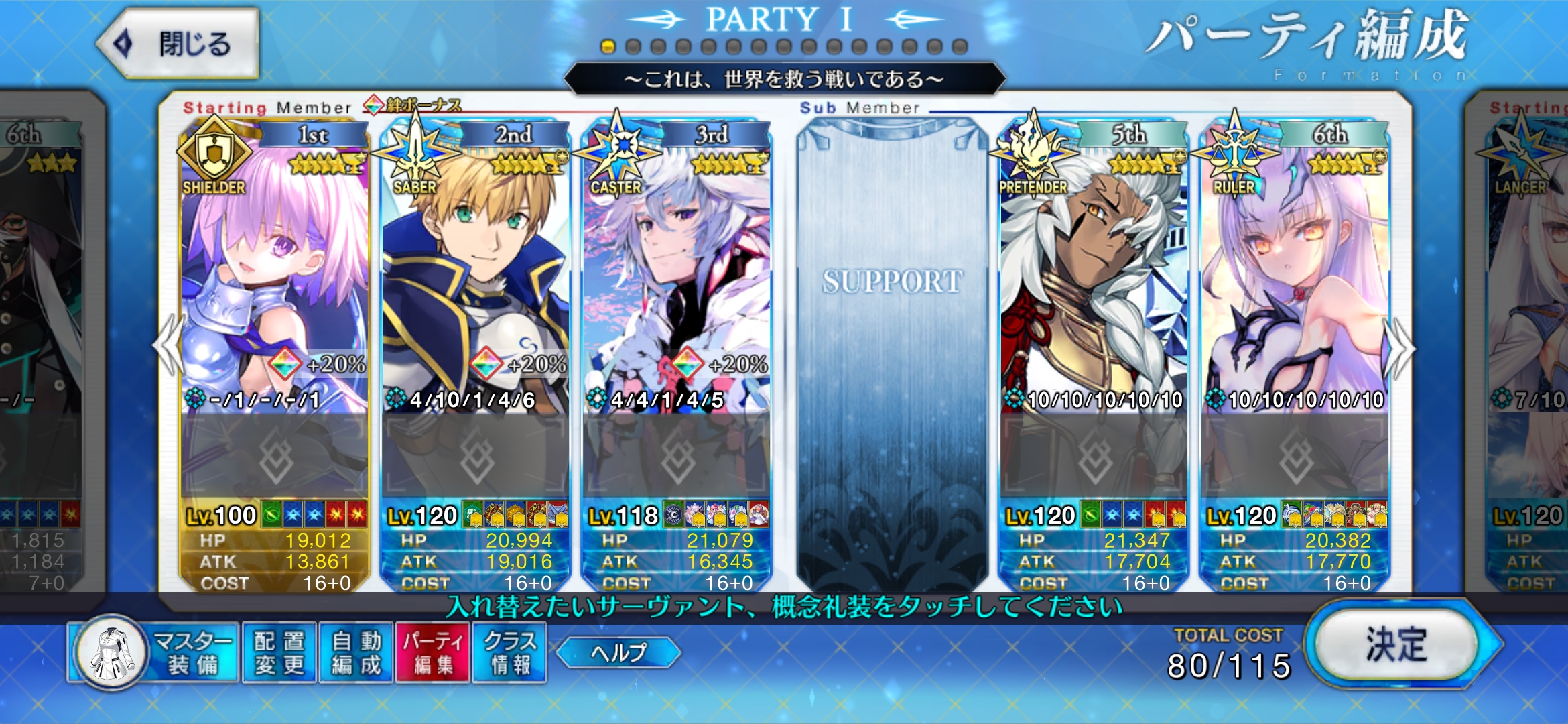Confirm the party with the 決定 button
The height and width of the screenshot is (724, 1568).
click(x=1396, y=645)
